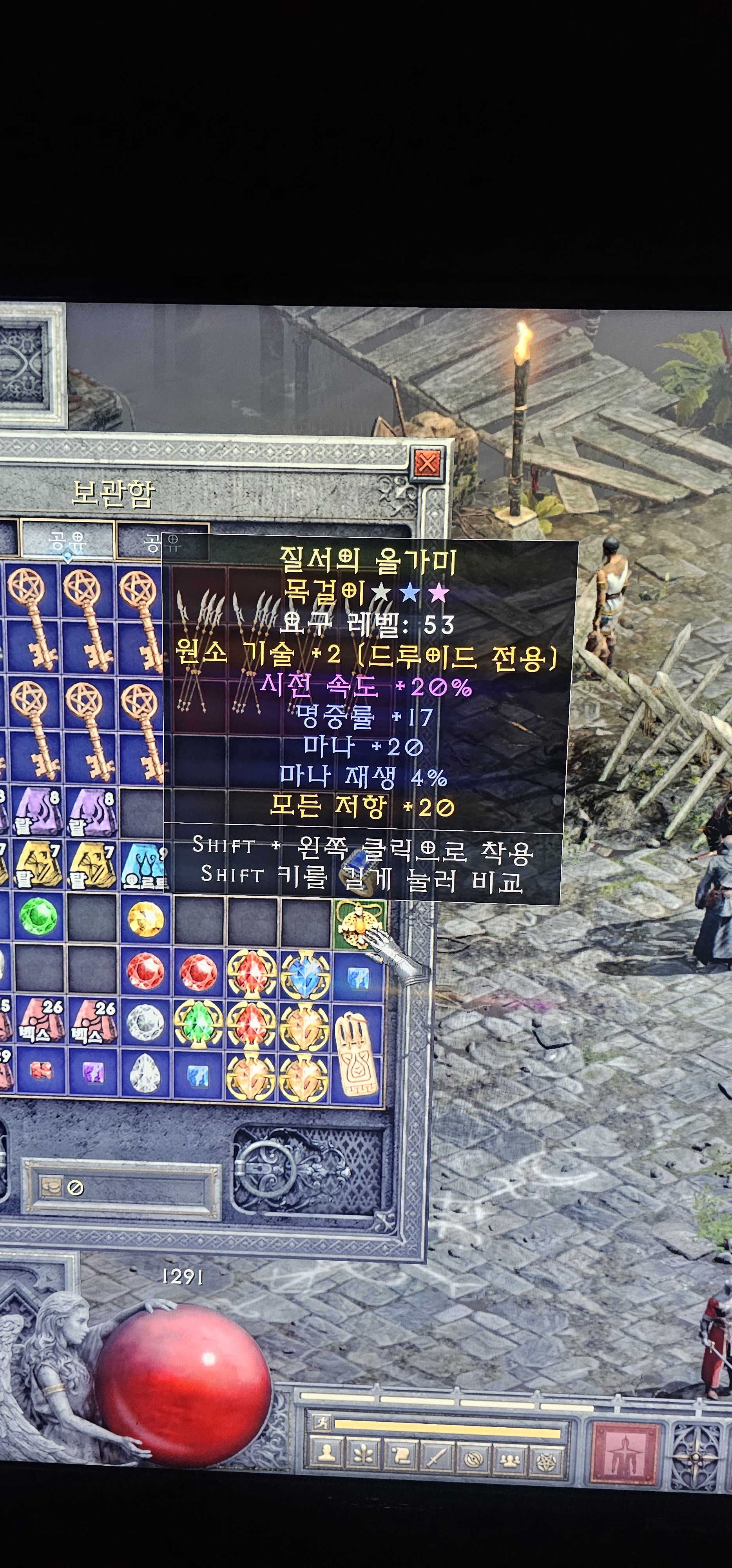Pick up the round green emerald gem

38,917
